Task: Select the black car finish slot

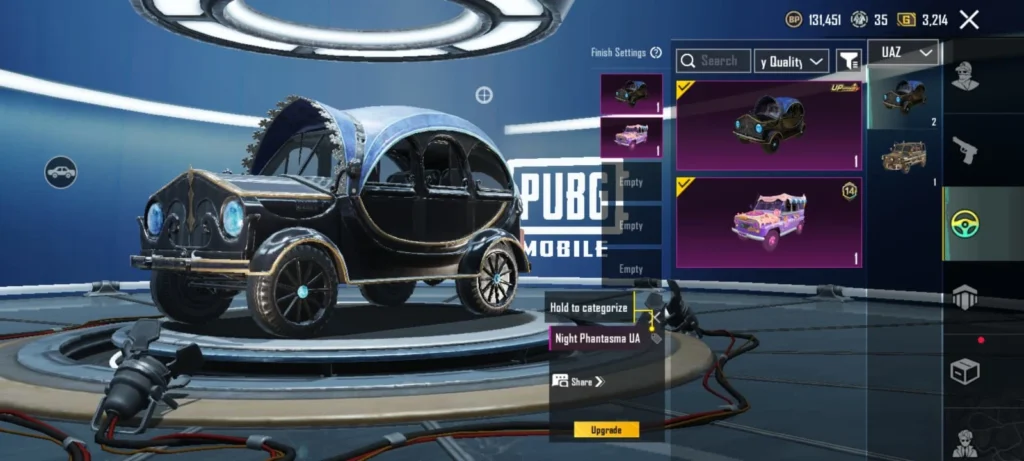Action: coord(630,93)
